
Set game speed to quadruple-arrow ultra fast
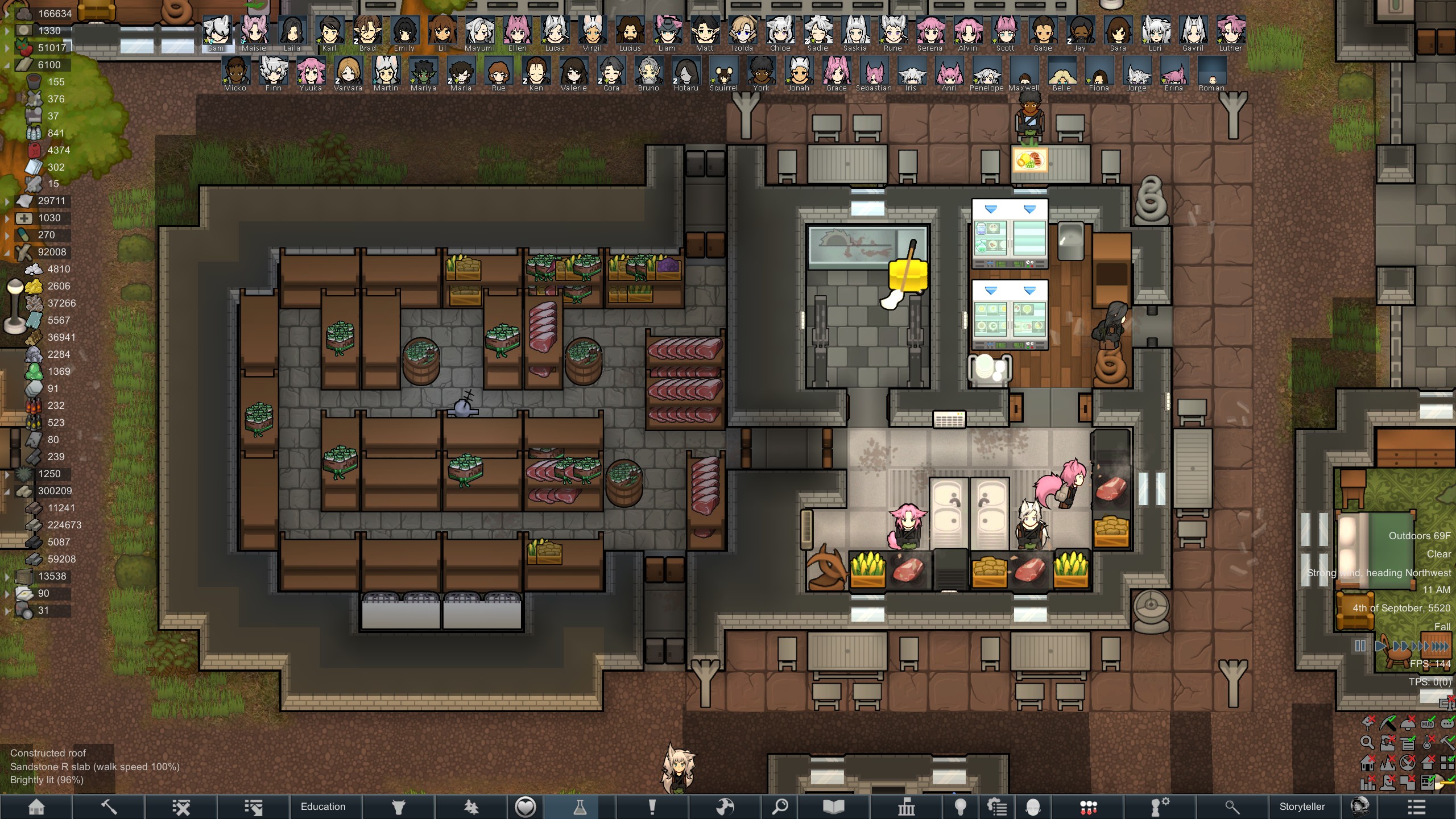(1440, 646)
